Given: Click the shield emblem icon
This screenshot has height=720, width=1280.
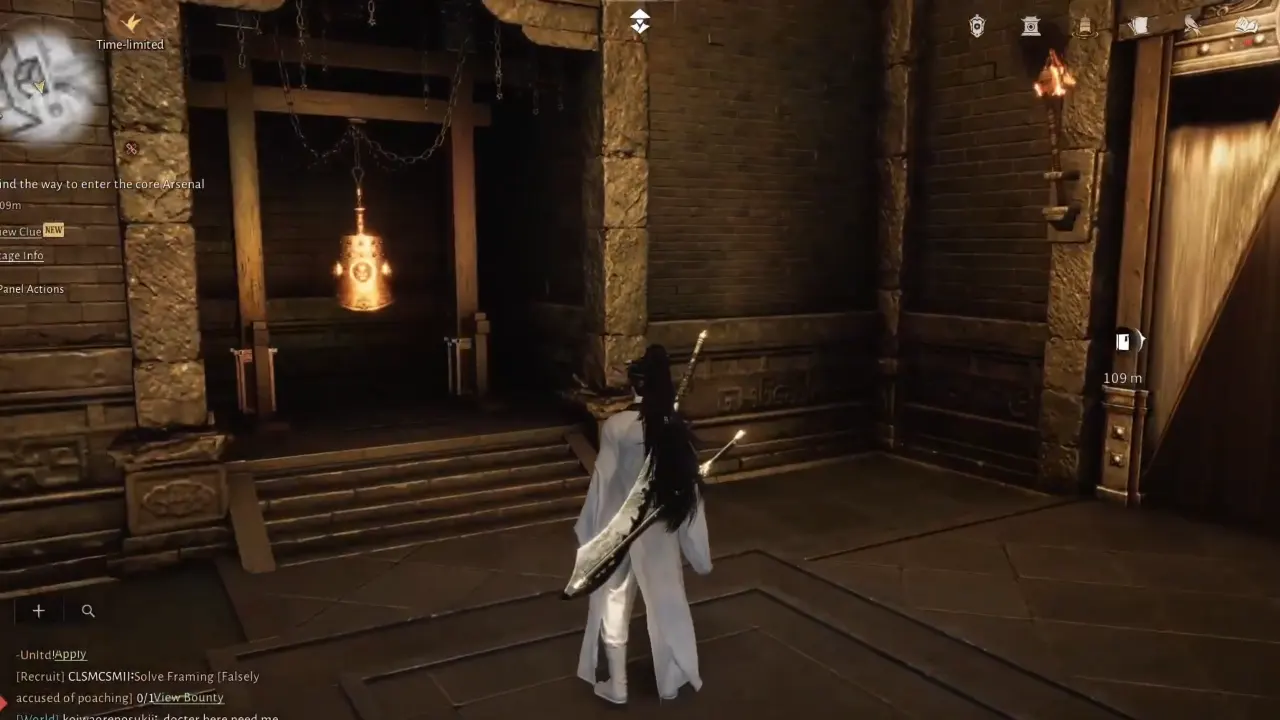Looking at the screenshot, I should point(977,25).
